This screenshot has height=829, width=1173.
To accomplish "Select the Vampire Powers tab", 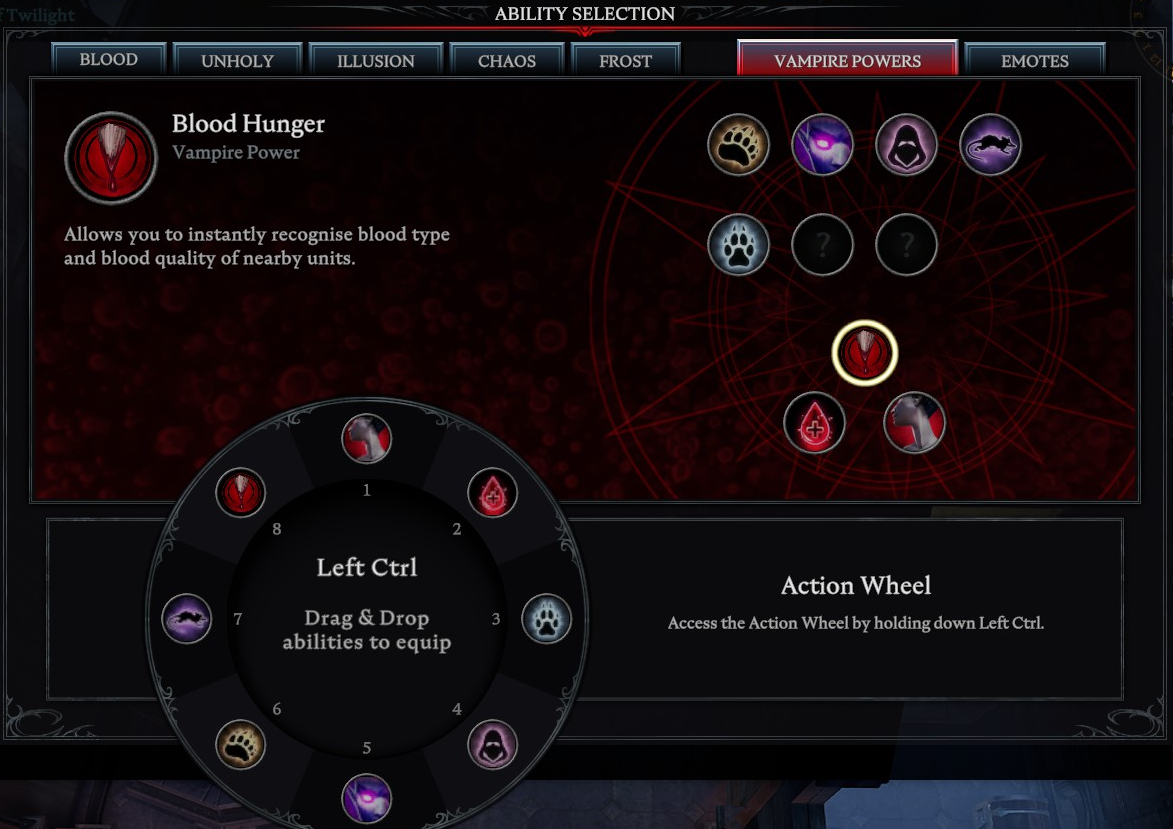I will click(847, 61).
